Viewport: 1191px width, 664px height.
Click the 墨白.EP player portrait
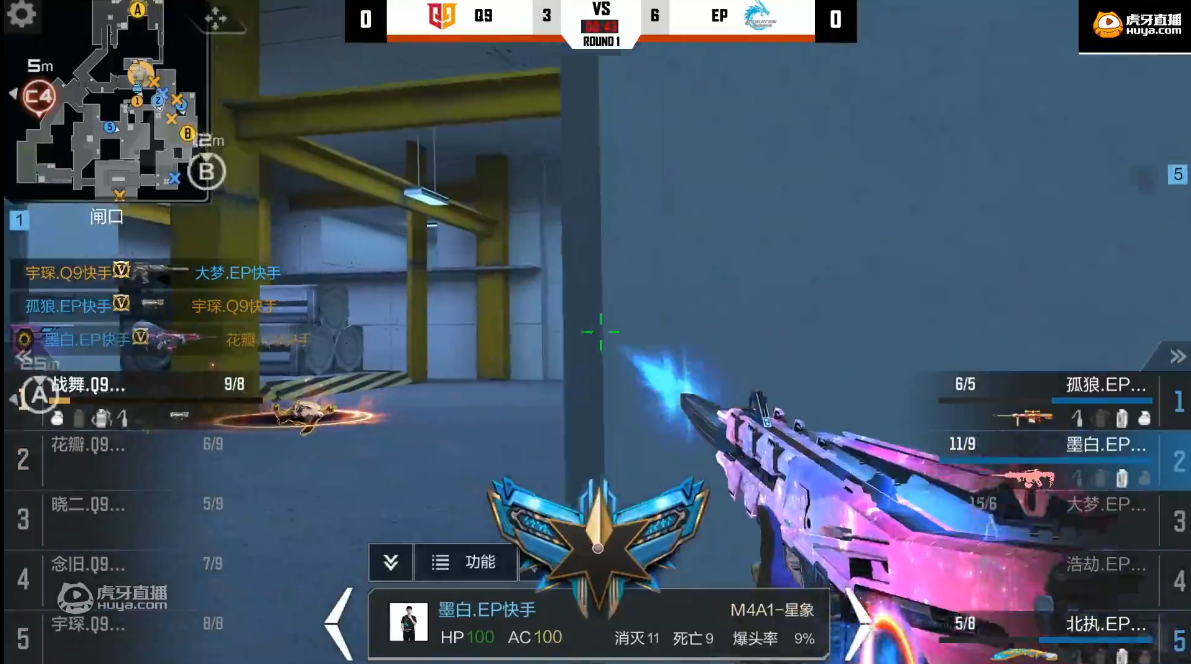click(408, 623)
